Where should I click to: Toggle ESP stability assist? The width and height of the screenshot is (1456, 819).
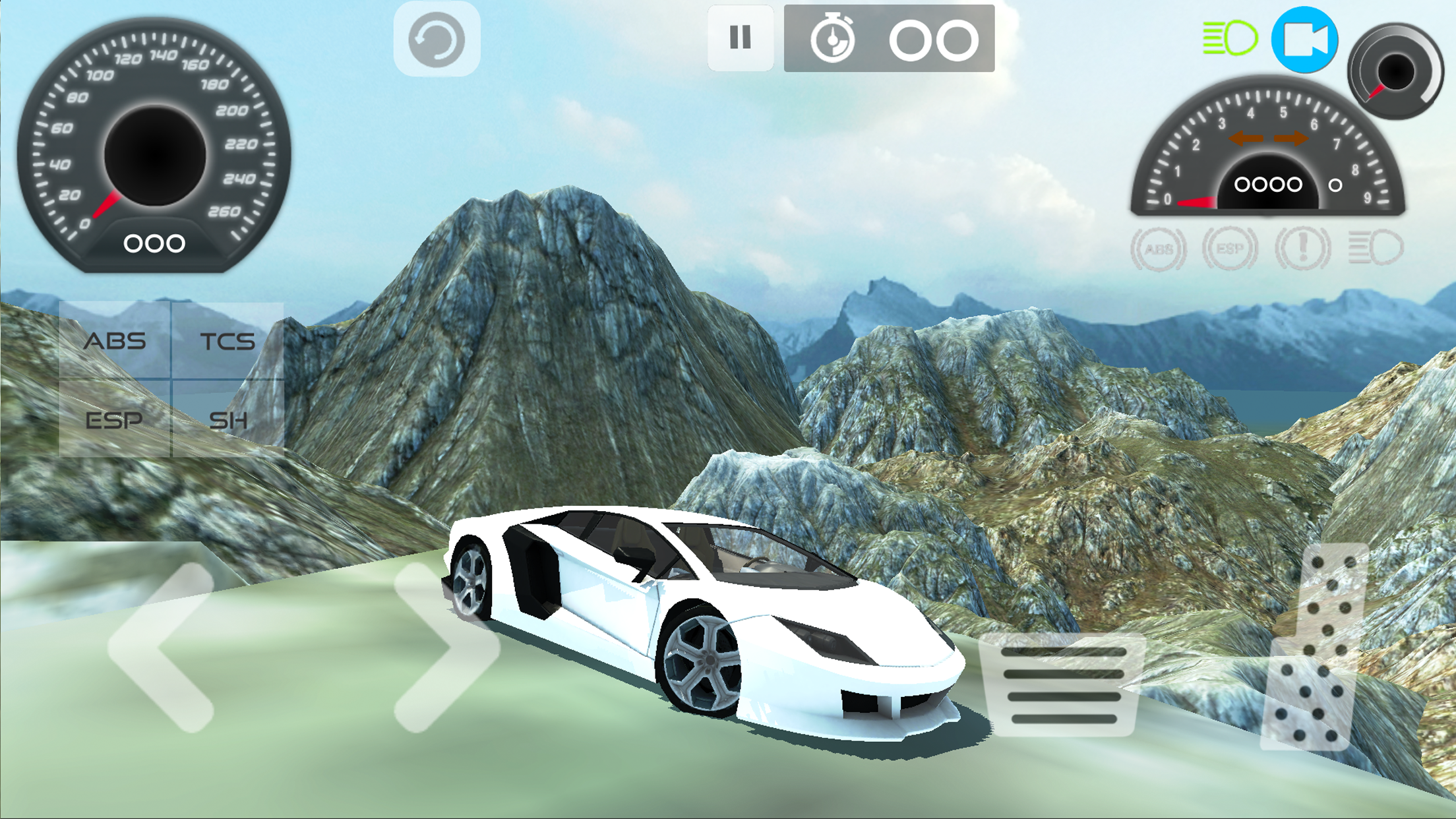point(115,419)
